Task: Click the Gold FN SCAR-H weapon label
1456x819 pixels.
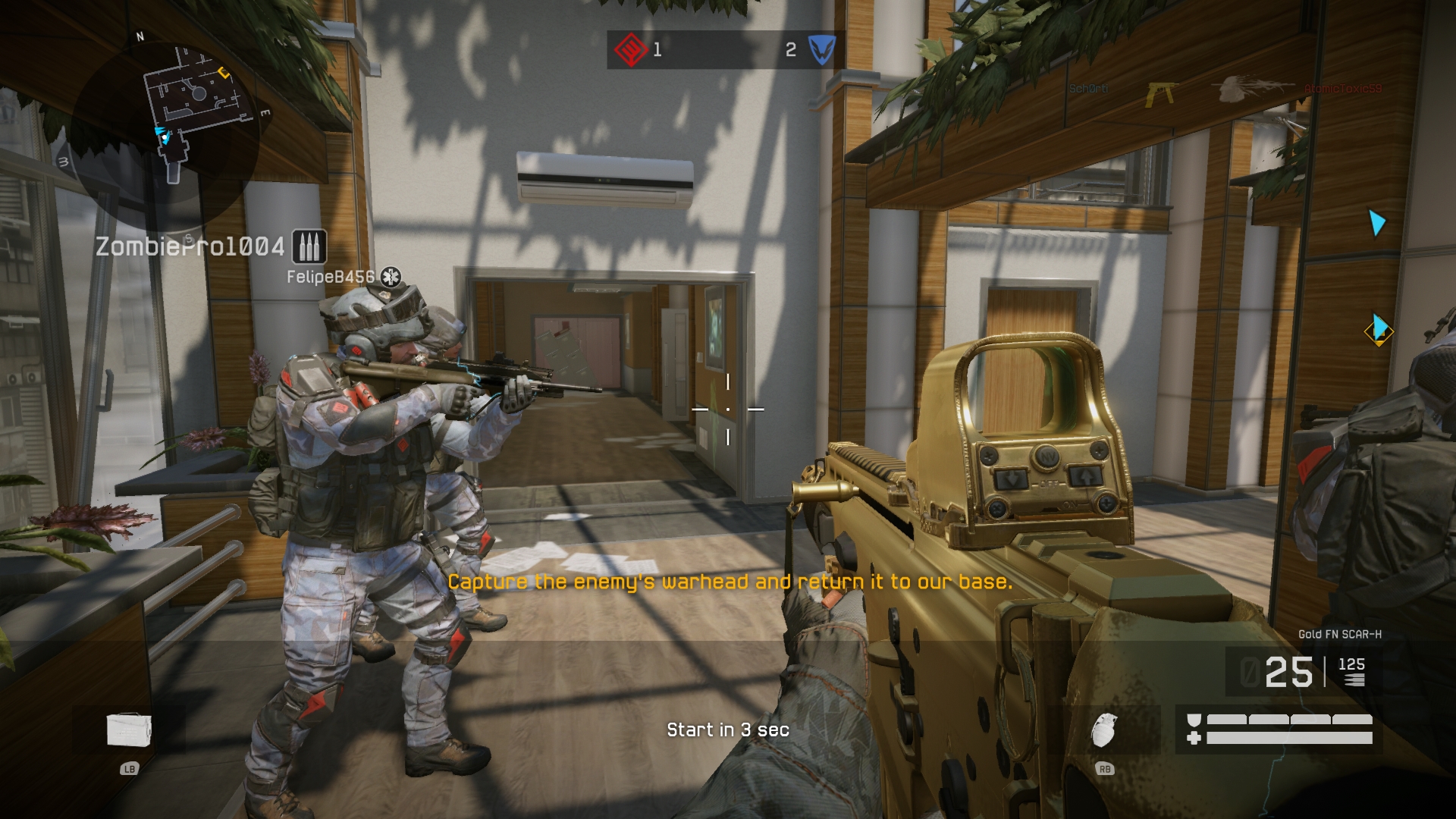Action: pos(1339,634)
